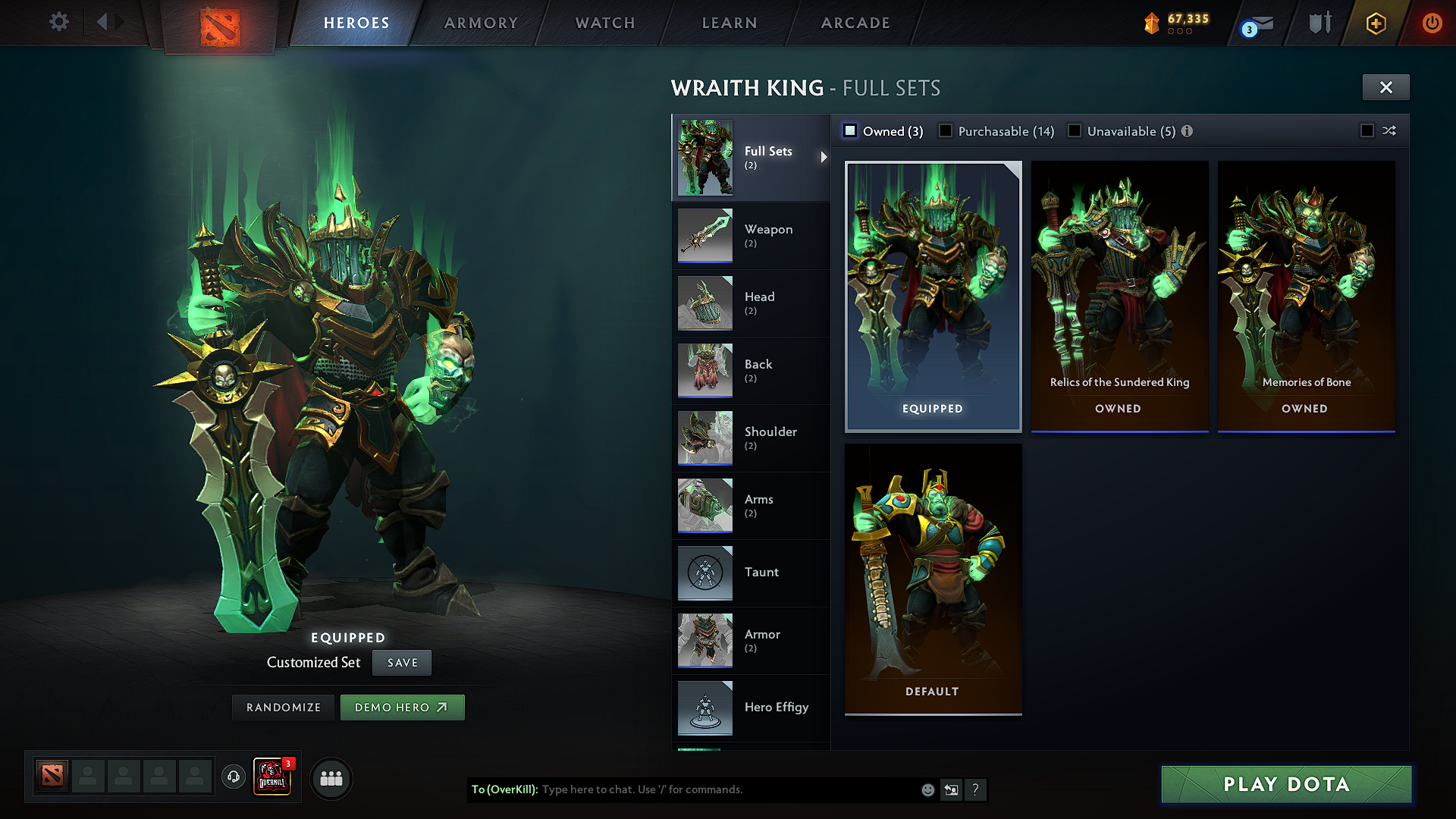Open the inbox with 3 new notifications

[x=1253, y=24]
